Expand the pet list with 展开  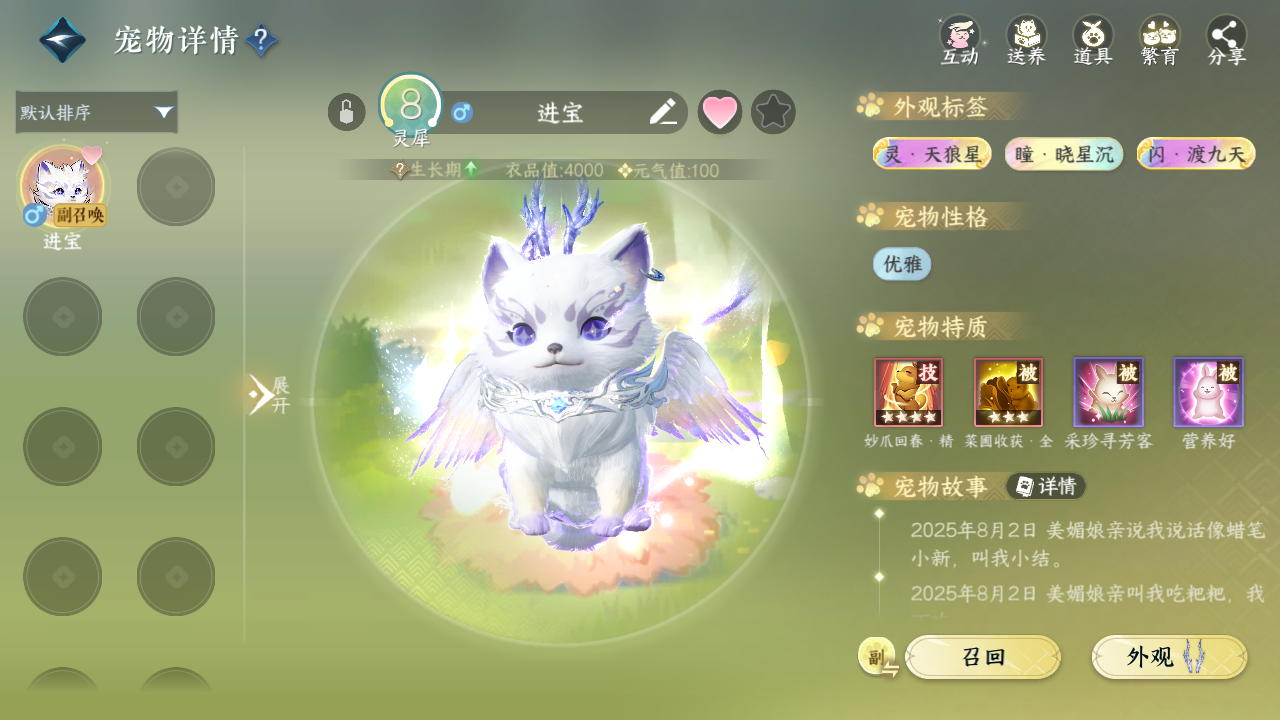point(268,395)
